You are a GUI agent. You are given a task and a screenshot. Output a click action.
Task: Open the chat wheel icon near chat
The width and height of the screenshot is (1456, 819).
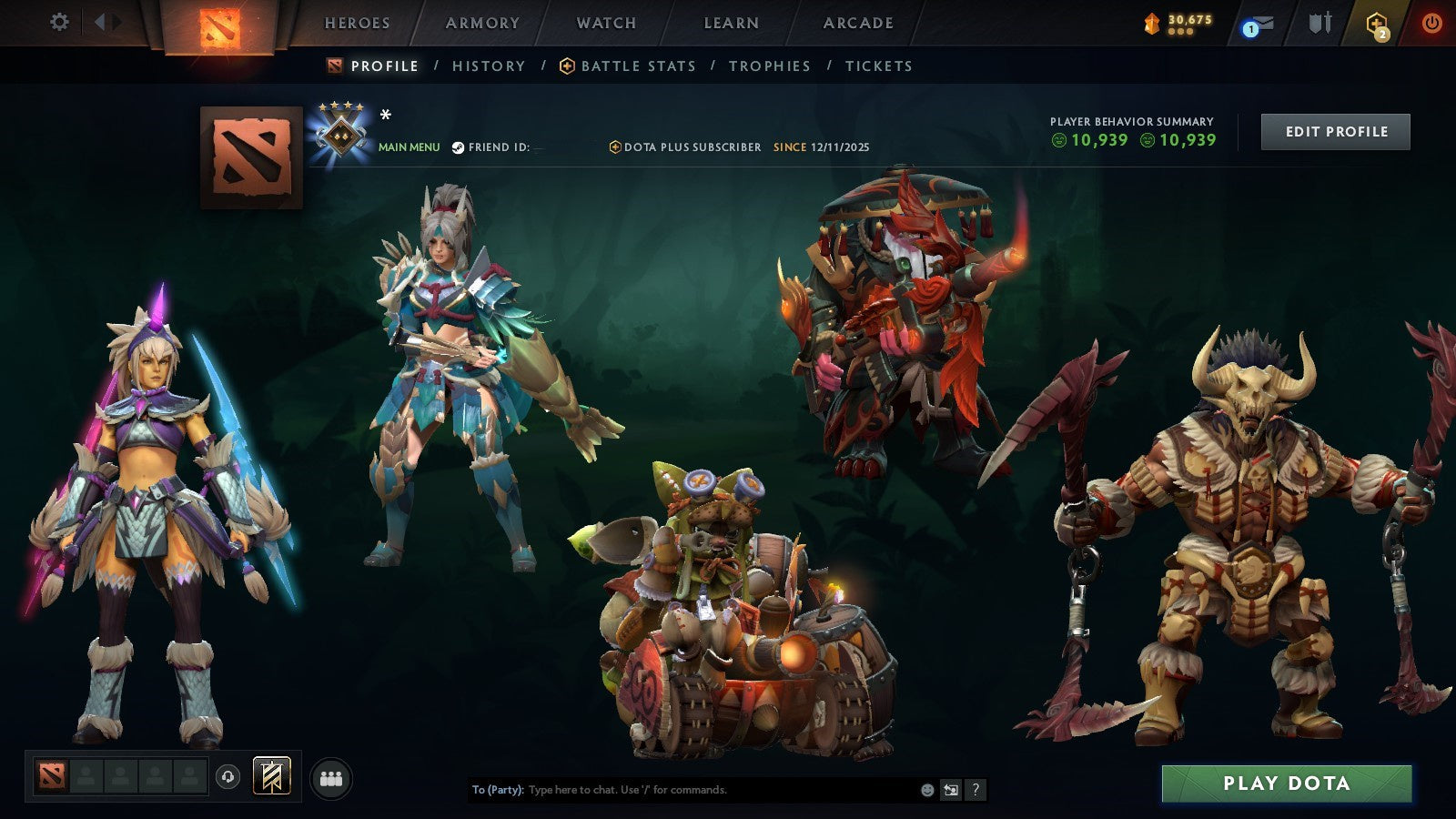tap(952, 788)
